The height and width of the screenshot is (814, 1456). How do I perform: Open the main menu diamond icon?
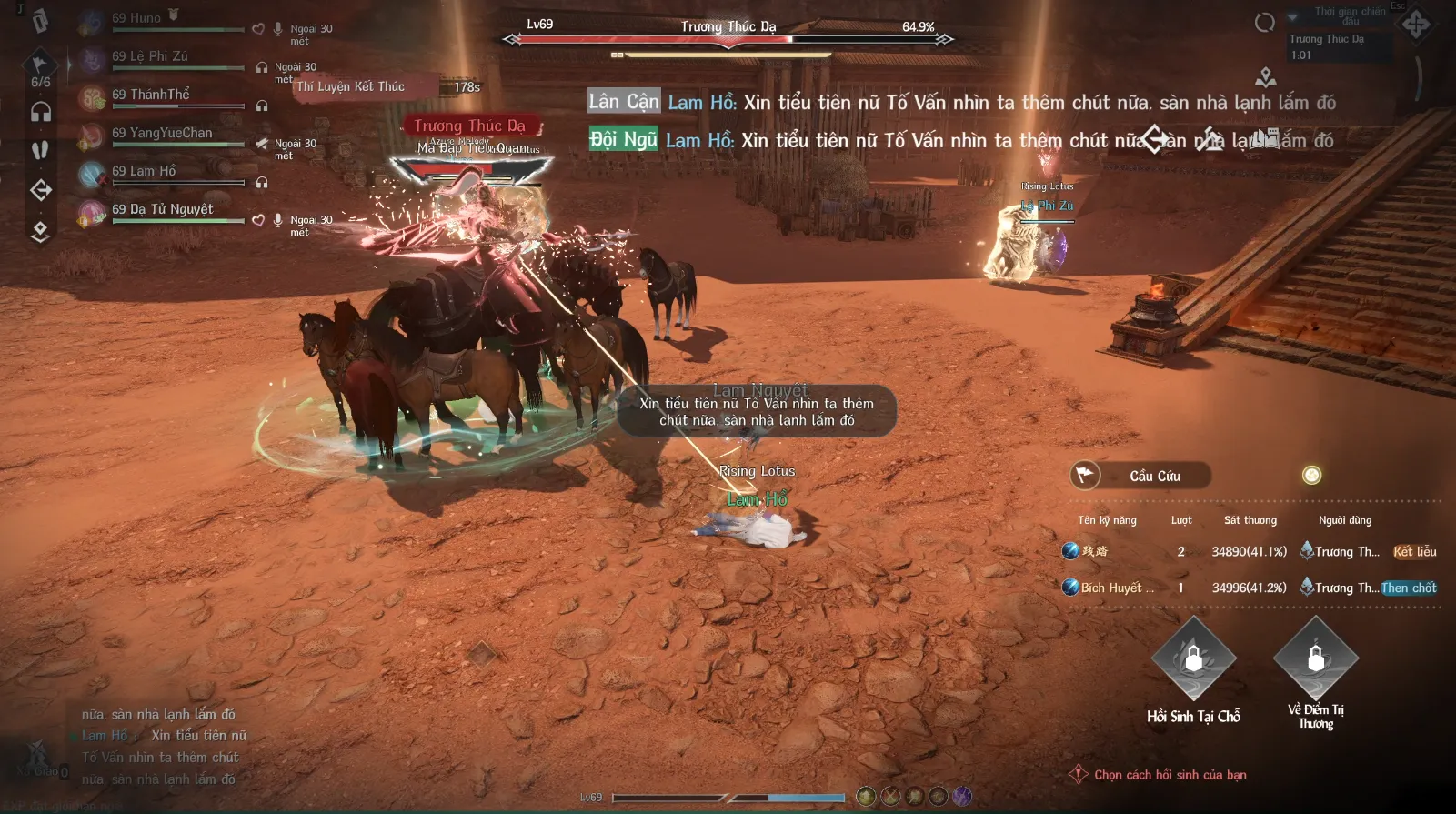point(1415,25)
